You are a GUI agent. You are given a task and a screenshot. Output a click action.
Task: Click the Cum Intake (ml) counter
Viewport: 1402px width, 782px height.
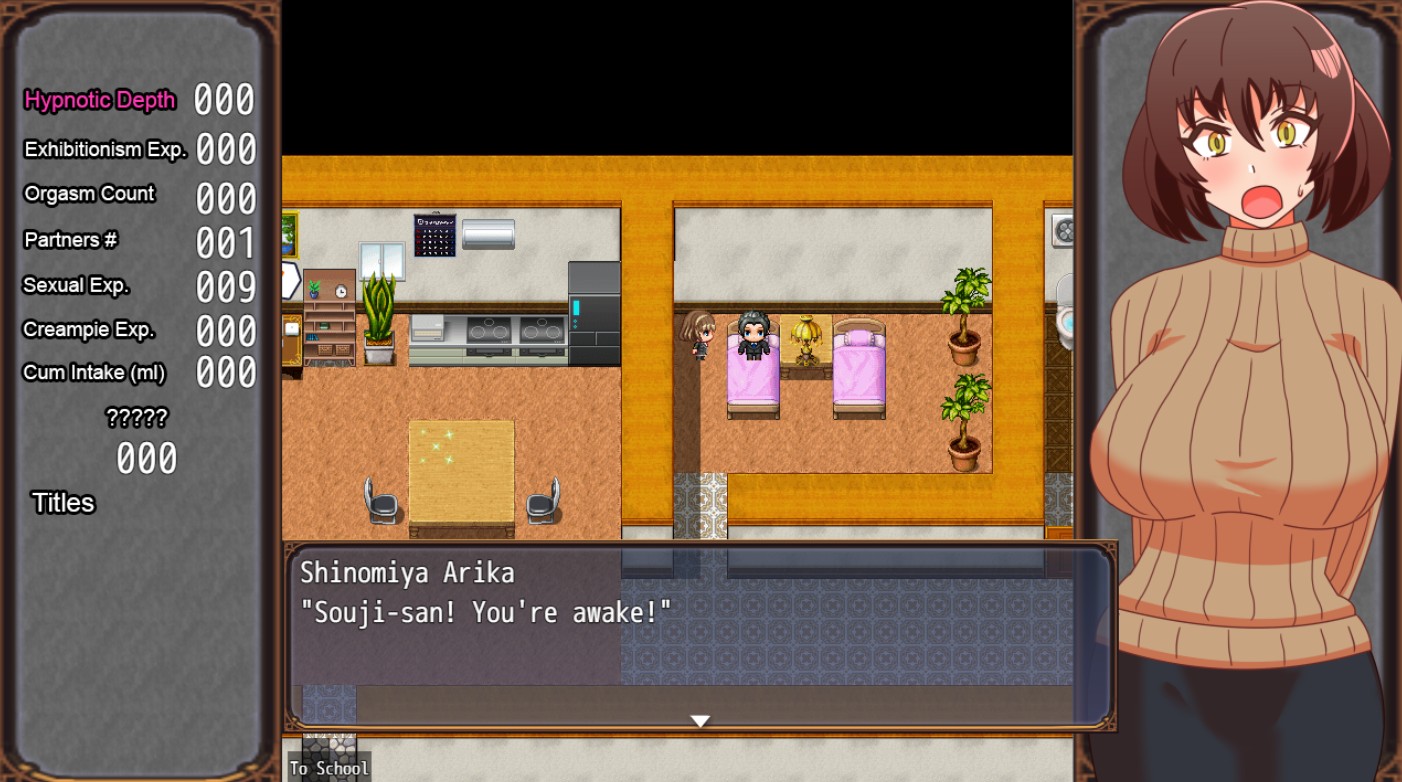point(94,373)
